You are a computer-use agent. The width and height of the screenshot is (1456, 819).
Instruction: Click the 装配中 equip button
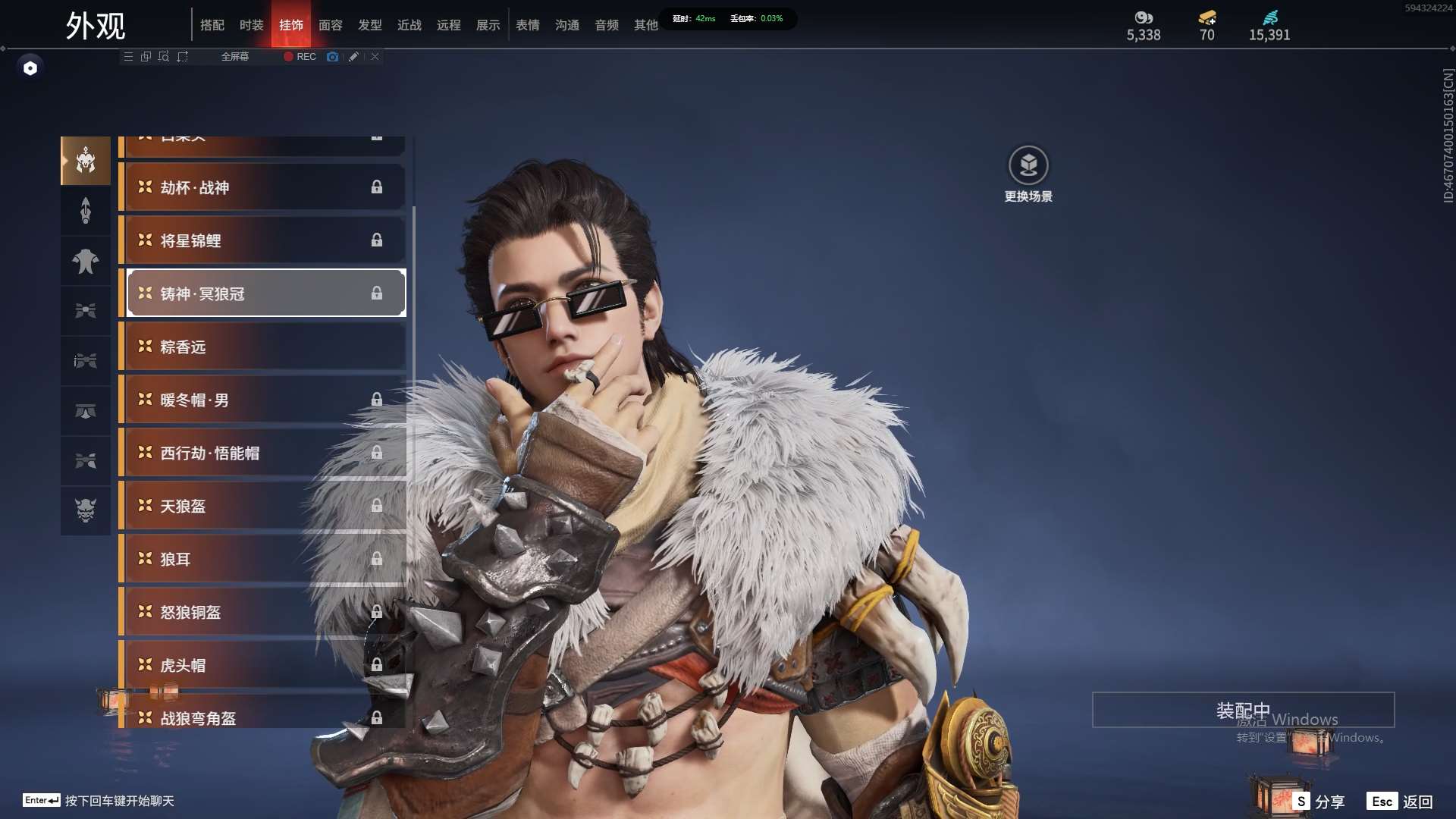pyautogui.click(x=1243, y=710)
